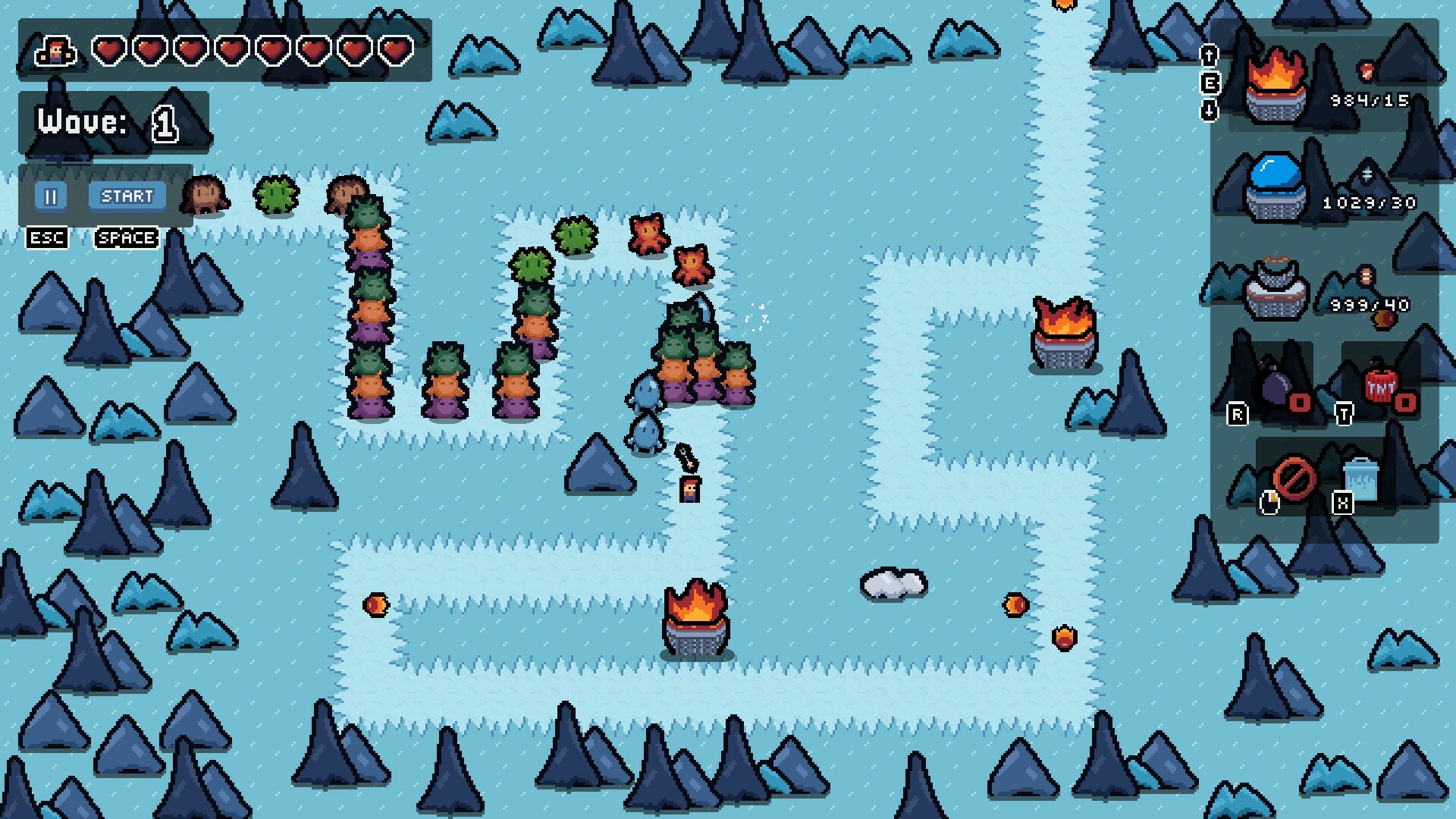This screenshot has width=1456, height=819.
Task: Click the player avatar beside the hearts
Action: (x=55, y=52)
